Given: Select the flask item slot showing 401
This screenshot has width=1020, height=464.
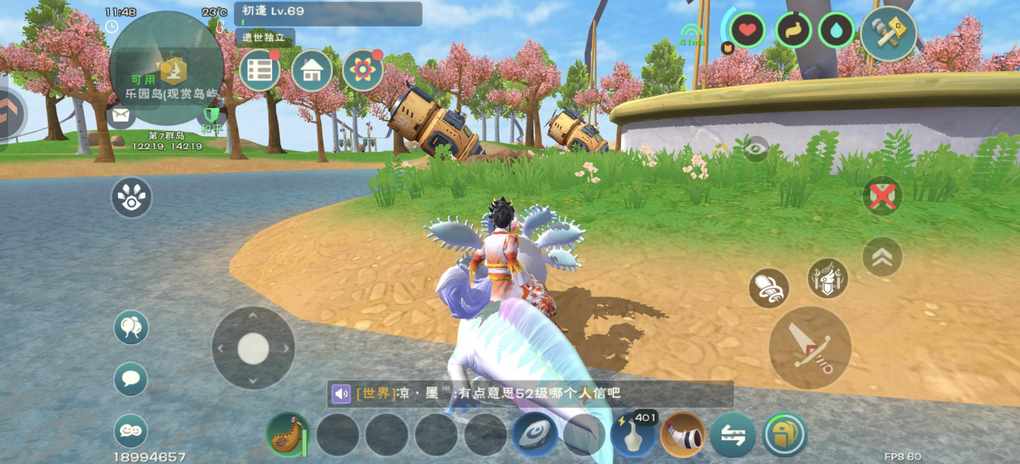Looking at the screenshot, I should pyautogui.click(x=633, y=435).
